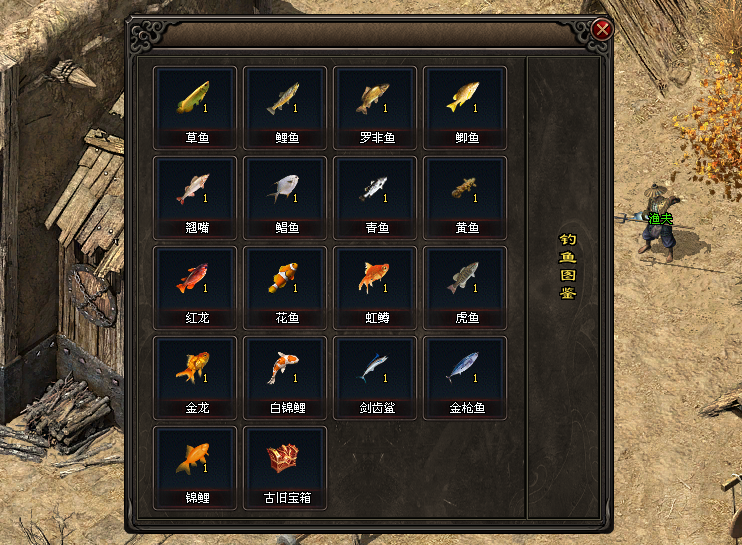This screenshot has width=742, height=545.
Task: Click the 罗非鱼 fish slot
Action: click(x=375, y=100)
